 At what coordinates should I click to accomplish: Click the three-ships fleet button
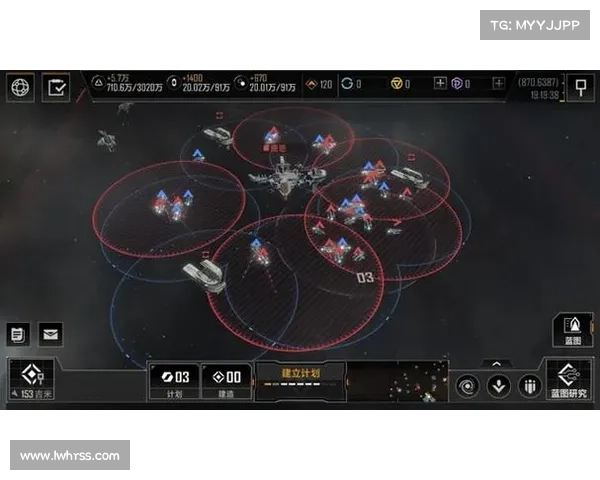[529, 386]
